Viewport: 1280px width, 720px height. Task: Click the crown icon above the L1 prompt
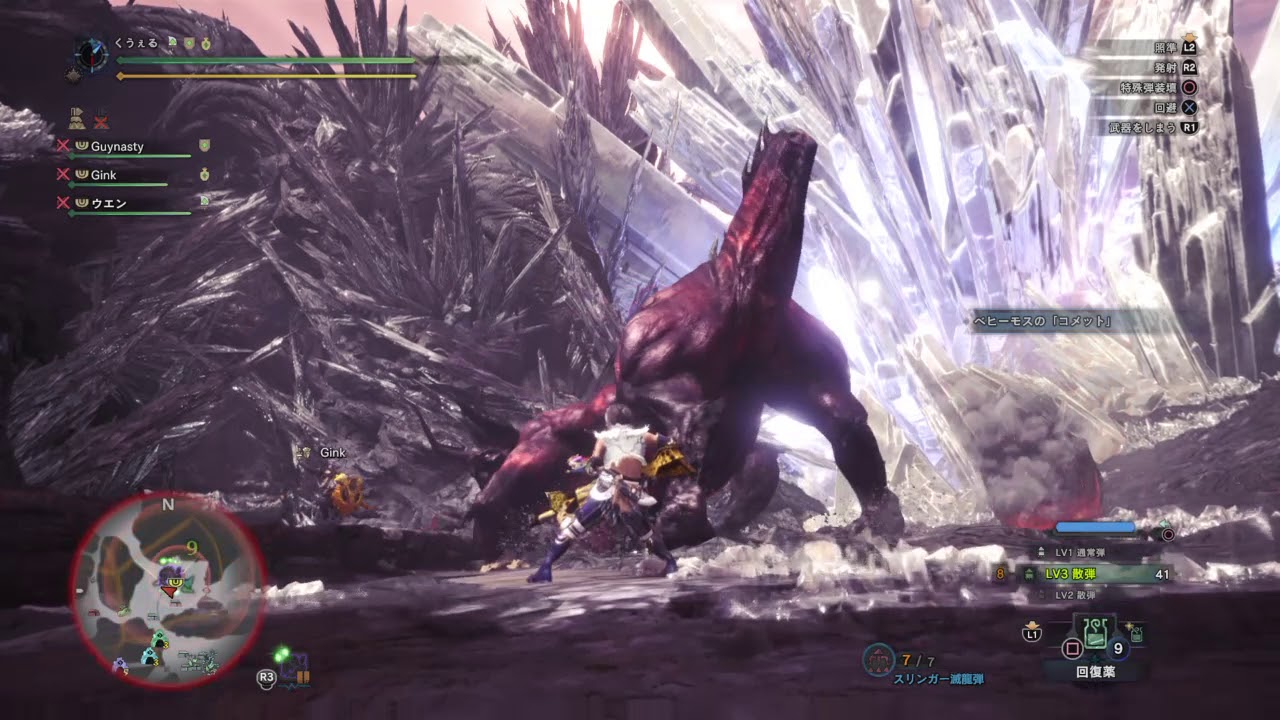[x=1031, y=626]
